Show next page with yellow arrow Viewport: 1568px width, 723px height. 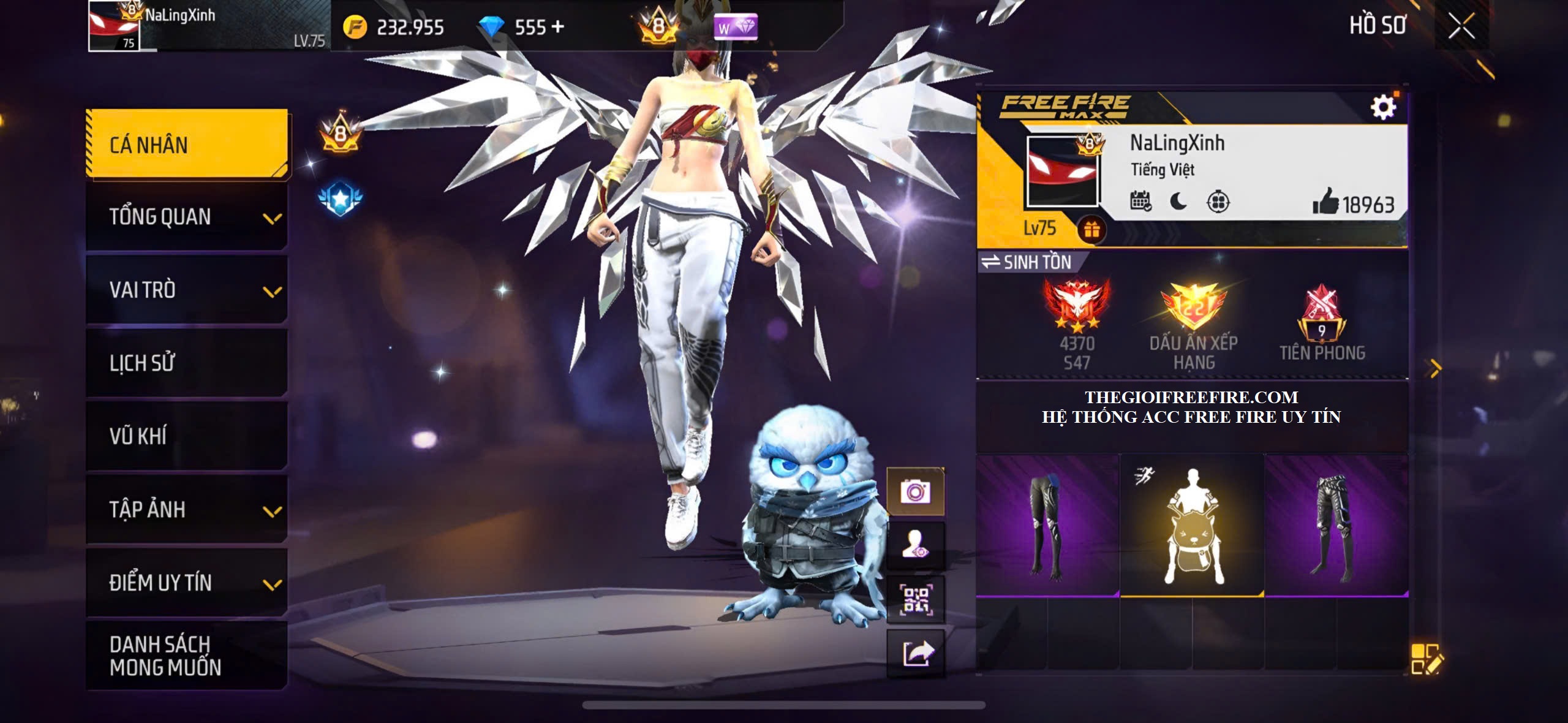pyautogui.click(x=1435, y=368)
